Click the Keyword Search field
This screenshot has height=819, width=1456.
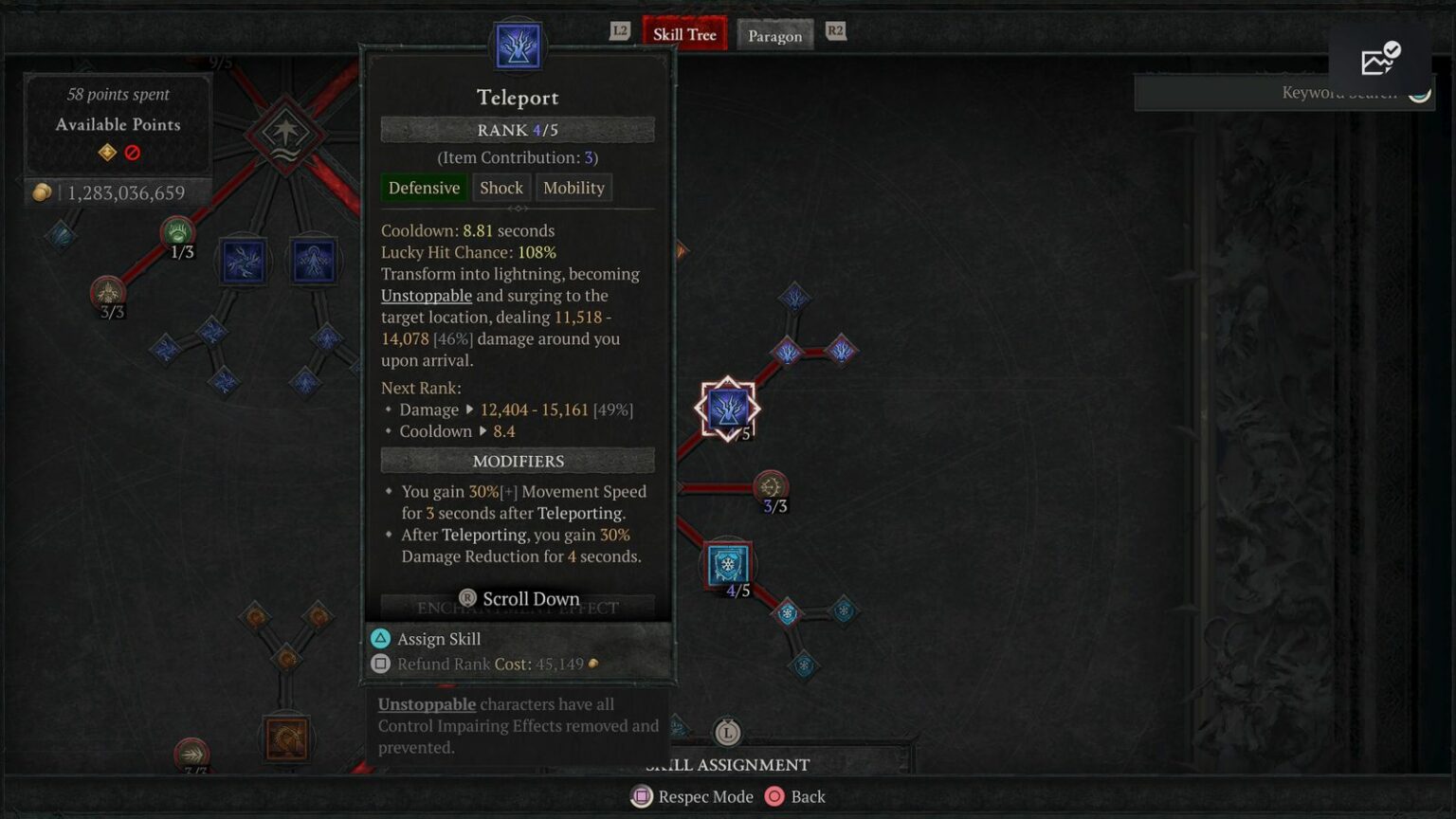pos(1270,93)
